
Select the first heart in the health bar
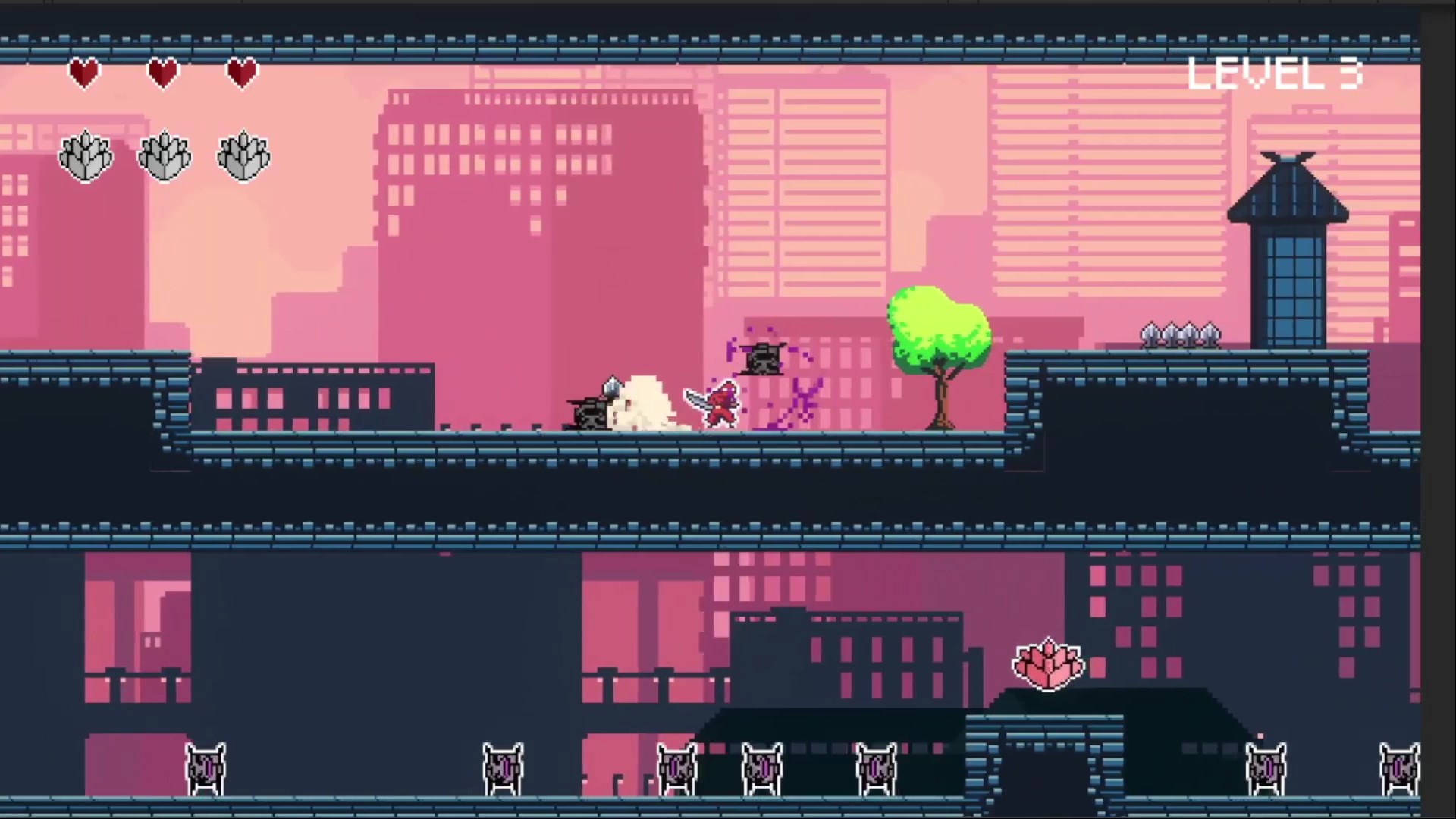click(84, 72)
